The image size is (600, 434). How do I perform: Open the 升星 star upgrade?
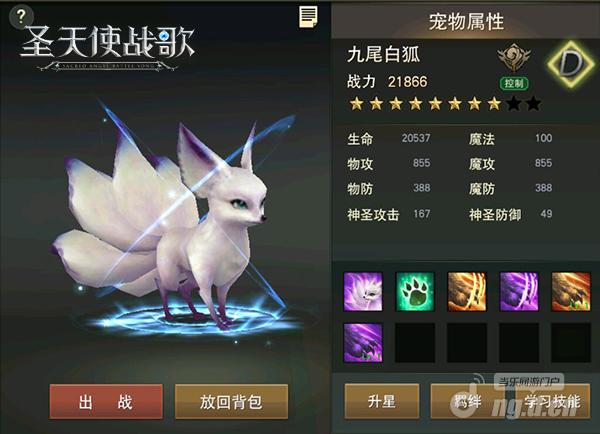(x=381, y=401)
